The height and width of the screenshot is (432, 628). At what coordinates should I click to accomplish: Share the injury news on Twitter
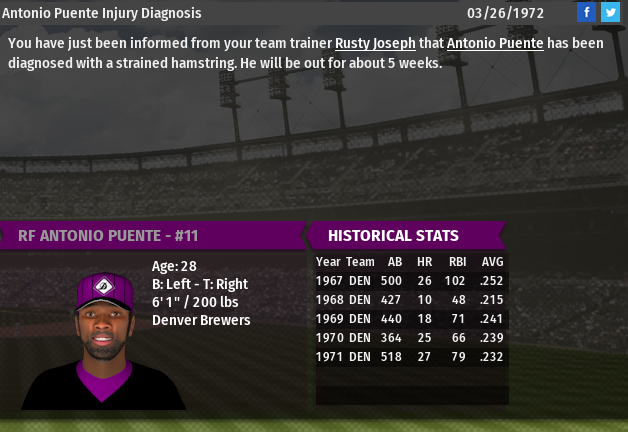pos(610,13)
